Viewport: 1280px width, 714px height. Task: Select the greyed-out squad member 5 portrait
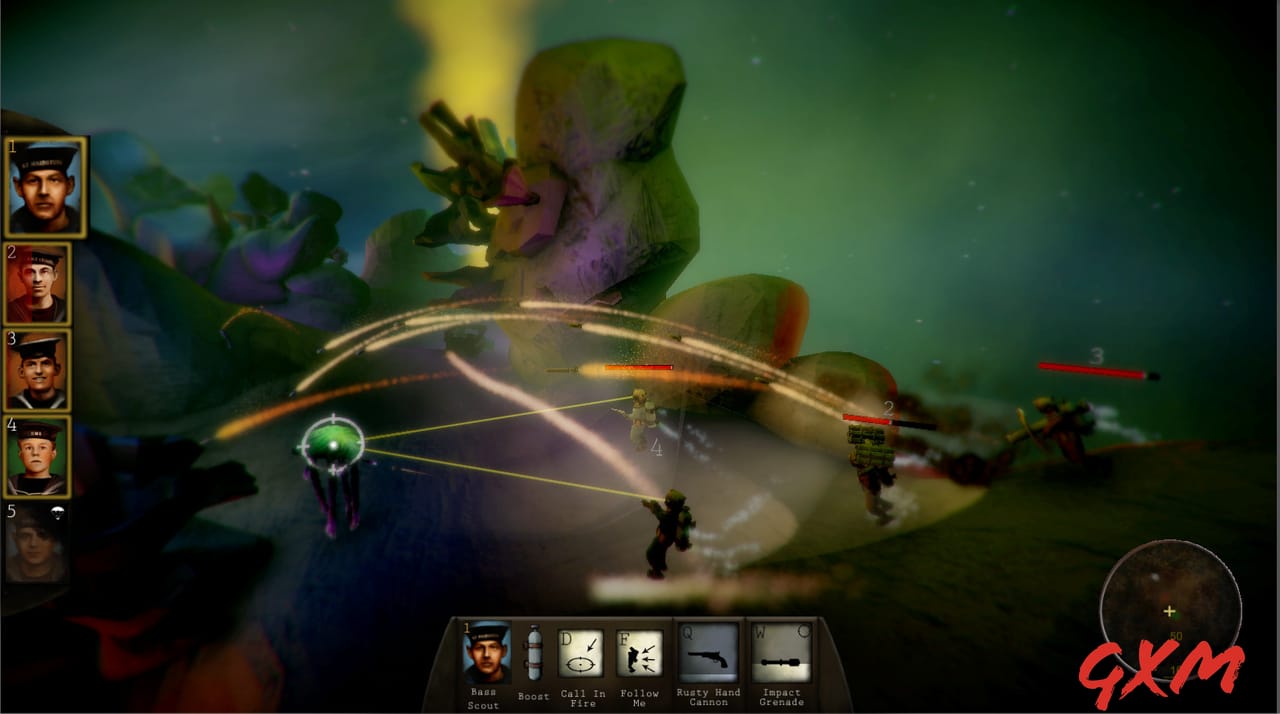click(37, 545)
